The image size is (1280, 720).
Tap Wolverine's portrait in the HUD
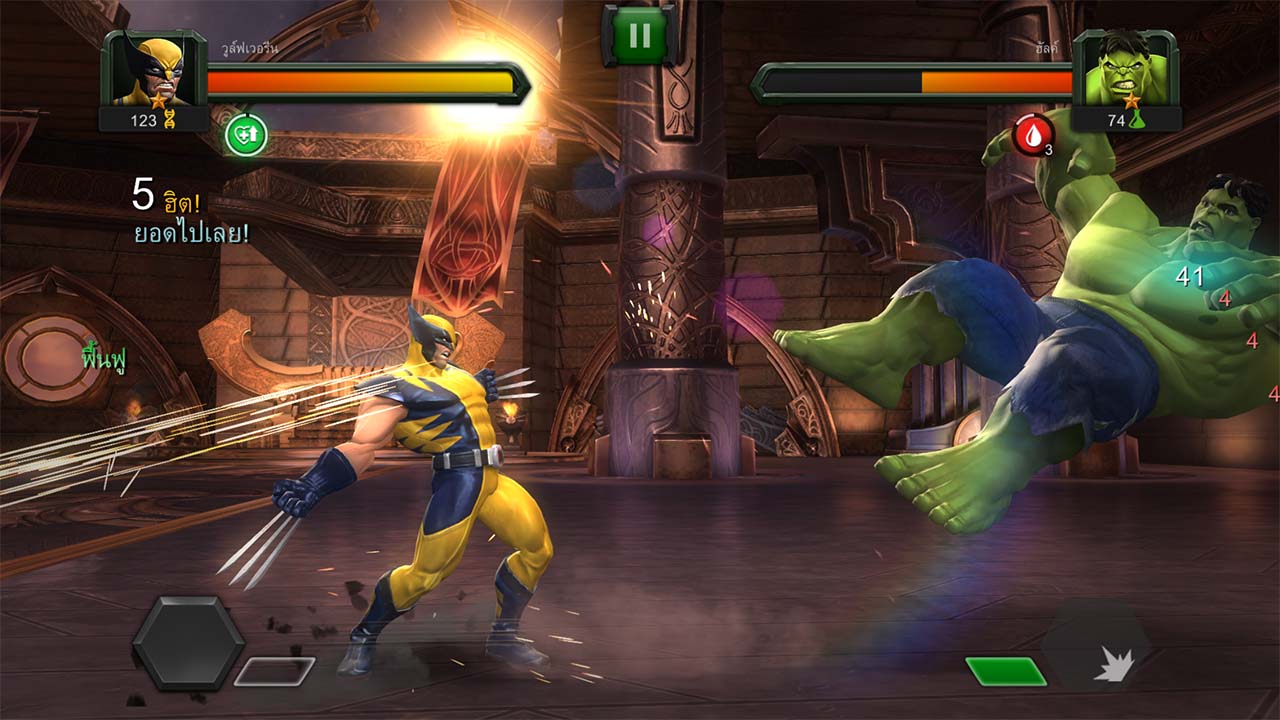point(154,70)
